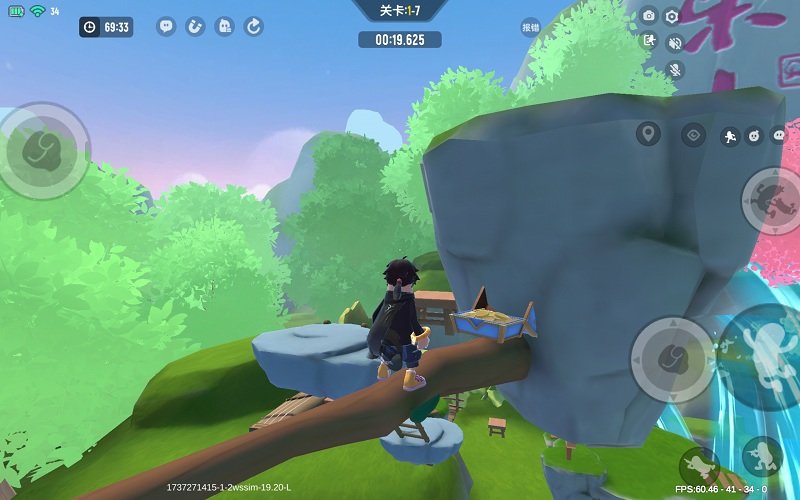800x500 pixels.
Task: Toggle the eye view button
Action: click(693, 134)
